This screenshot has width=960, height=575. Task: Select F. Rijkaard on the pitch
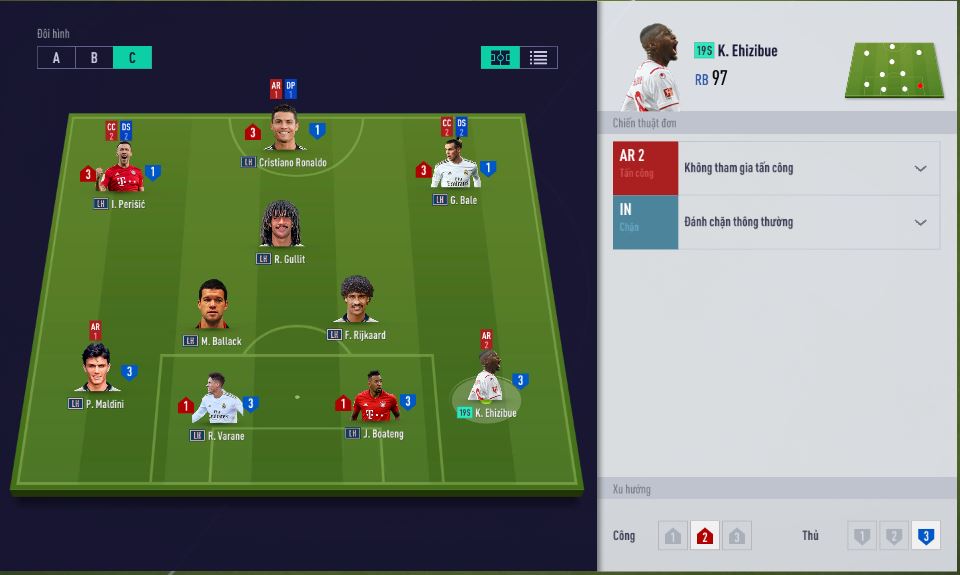tap(356, 301)
